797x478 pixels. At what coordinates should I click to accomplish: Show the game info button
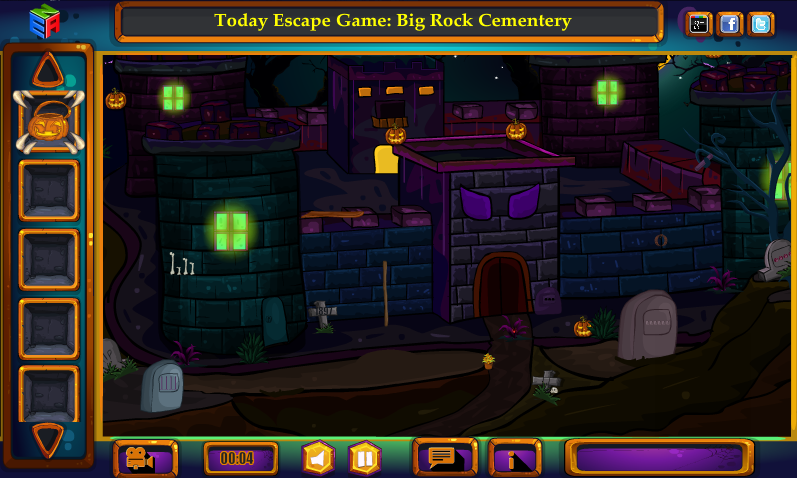tap(514, 459)
